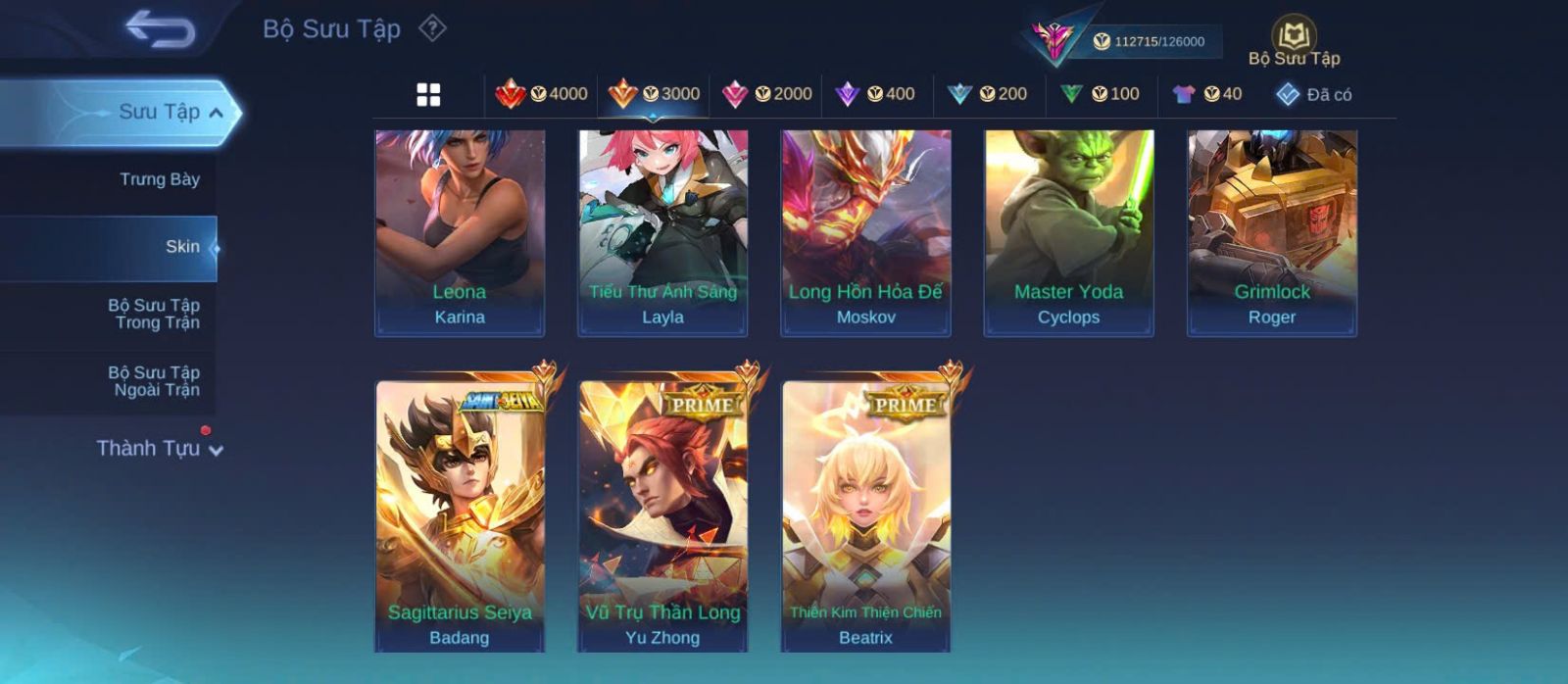1568x684 pixels.
Task: Select Karina's Leona skin card
Action: coord(460,233)
